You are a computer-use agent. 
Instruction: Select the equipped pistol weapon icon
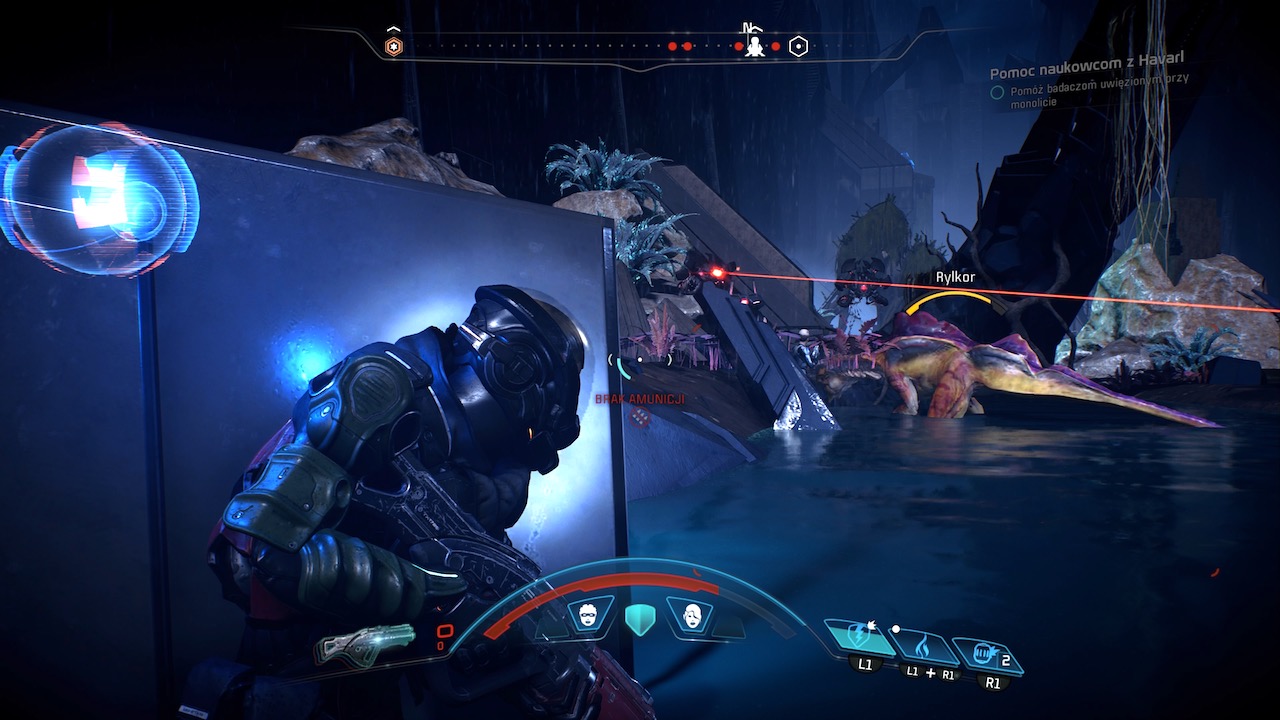point(365,643)
